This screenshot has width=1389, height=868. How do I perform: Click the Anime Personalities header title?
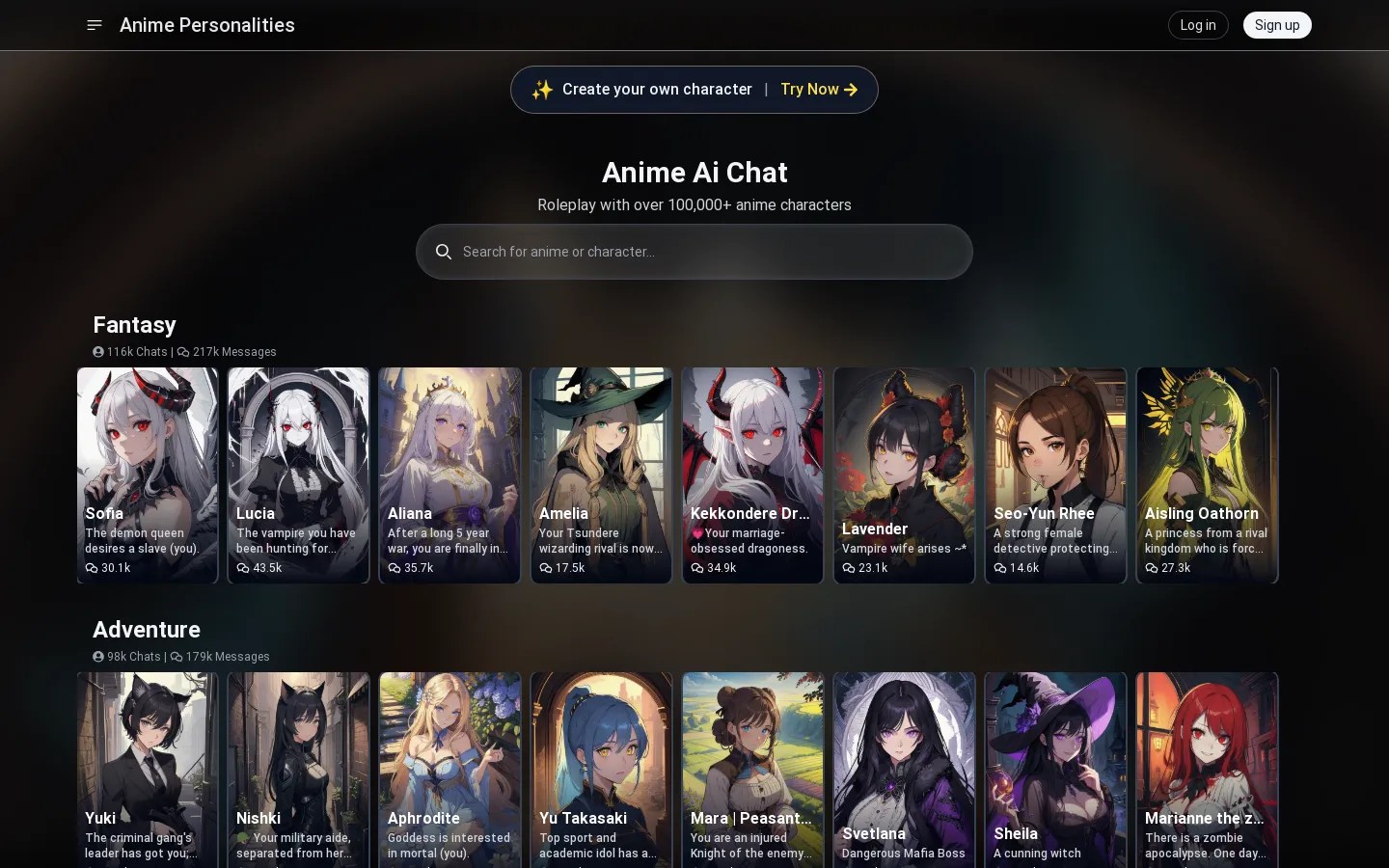point(206,25)
